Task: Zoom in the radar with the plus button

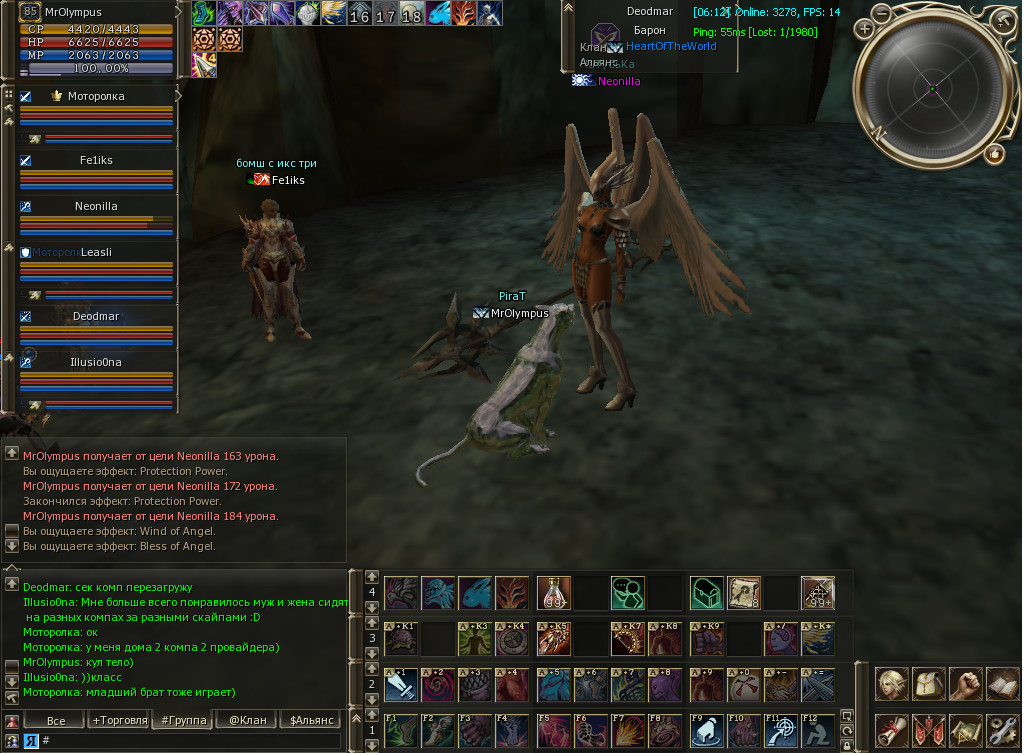Action: pos(865,29)
